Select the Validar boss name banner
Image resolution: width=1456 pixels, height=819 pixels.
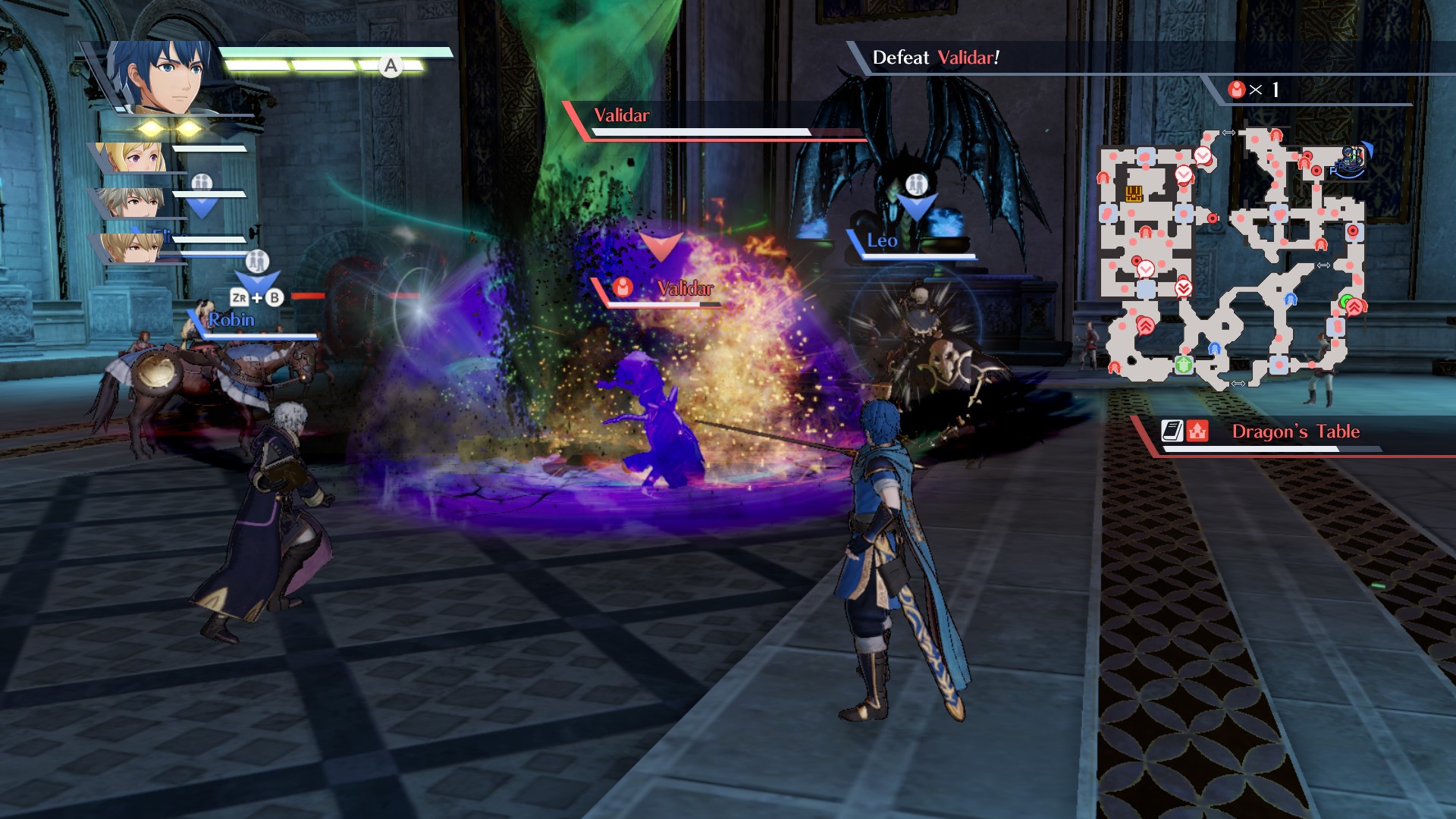point(622,115)
